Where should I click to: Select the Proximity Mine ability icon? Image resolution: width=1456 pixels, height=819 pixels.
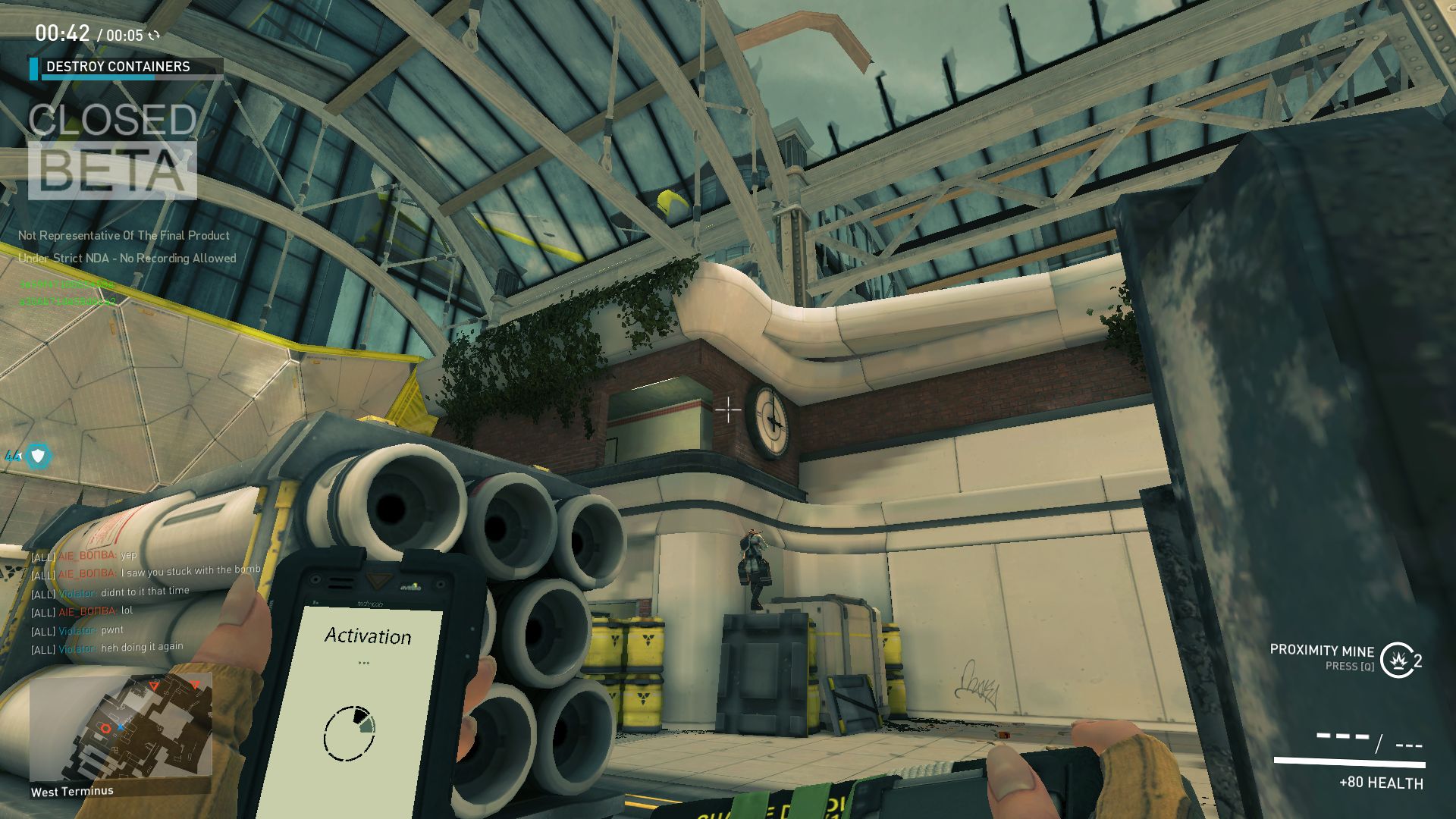pyautogui.click(x=1397, y=660)
